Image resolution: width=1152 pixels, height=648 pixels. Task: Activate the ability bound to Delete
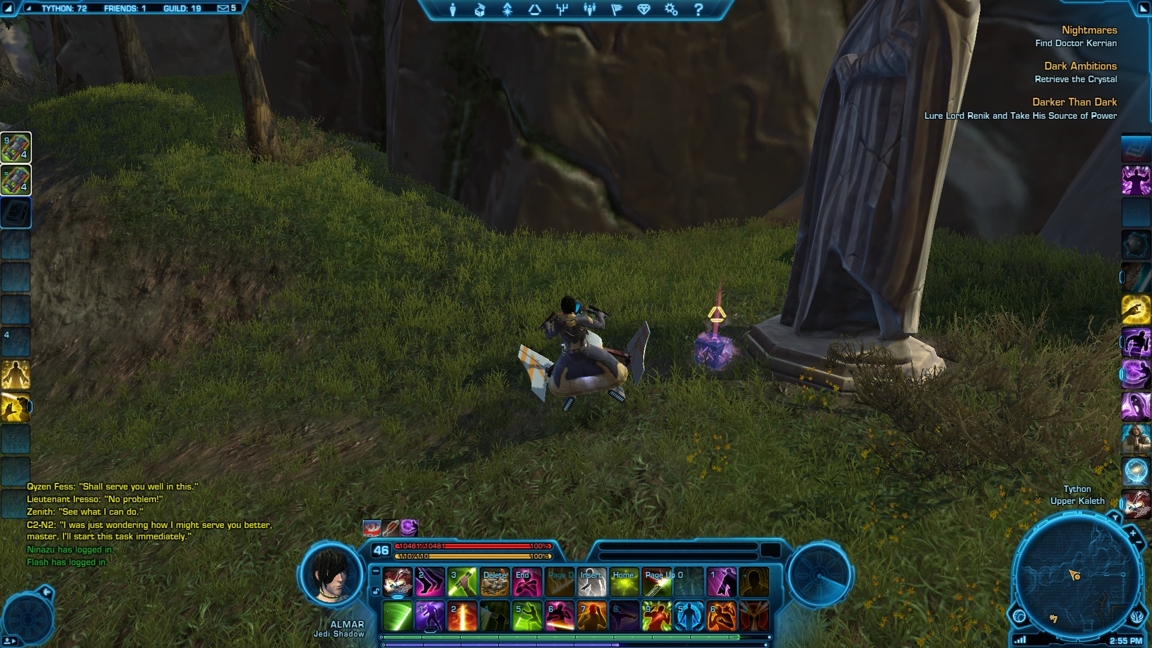tap(495, 582)
